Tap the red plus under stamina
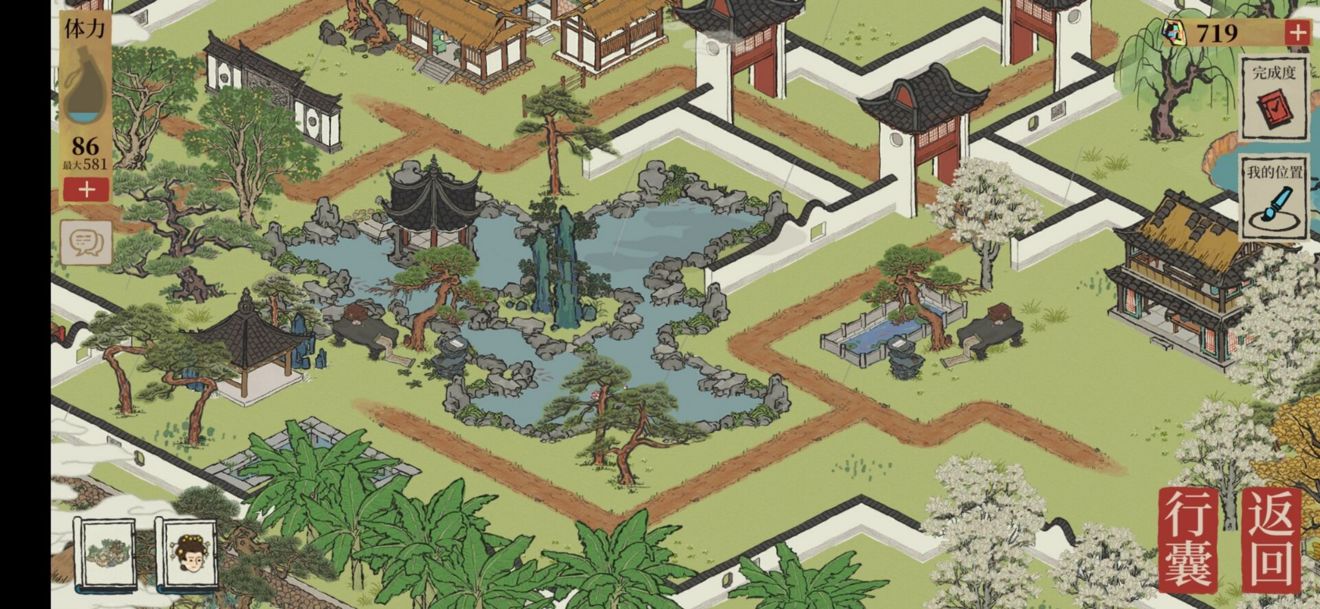1320x609 pixels. click(x=86, y=189)
